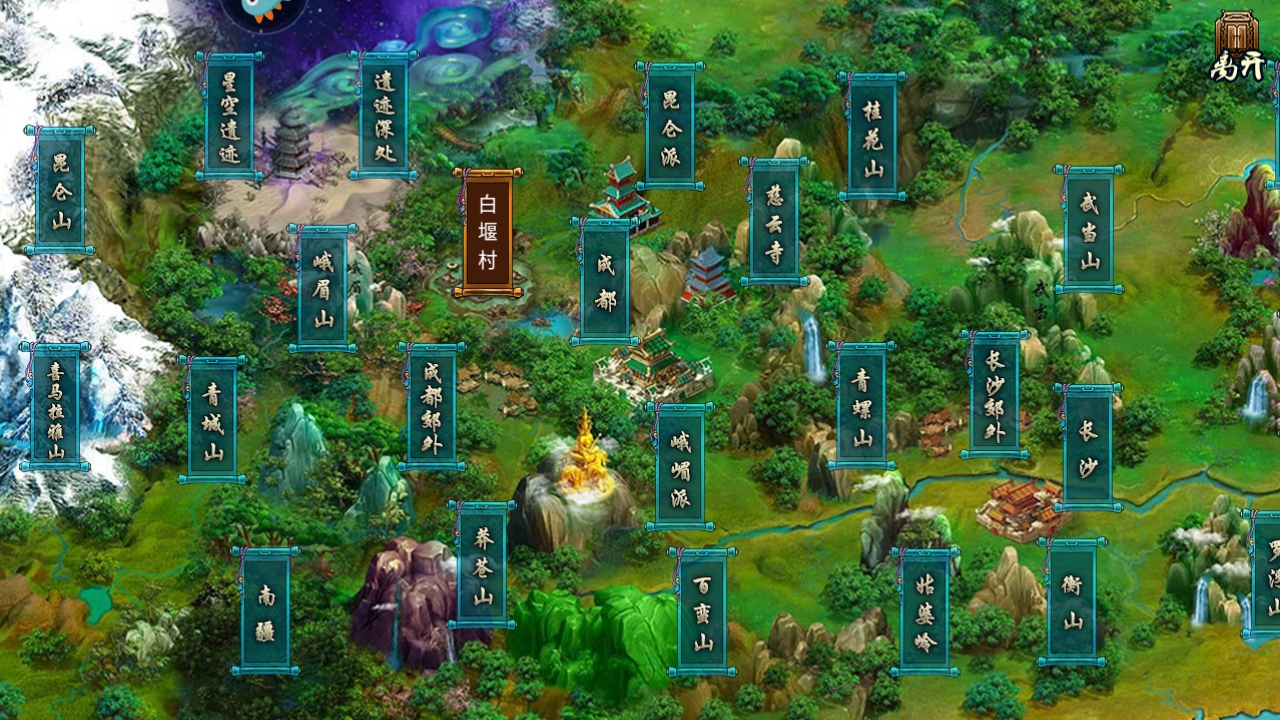
Task: Select the 莽苍山 map banner
Action: tap(482, 565)
